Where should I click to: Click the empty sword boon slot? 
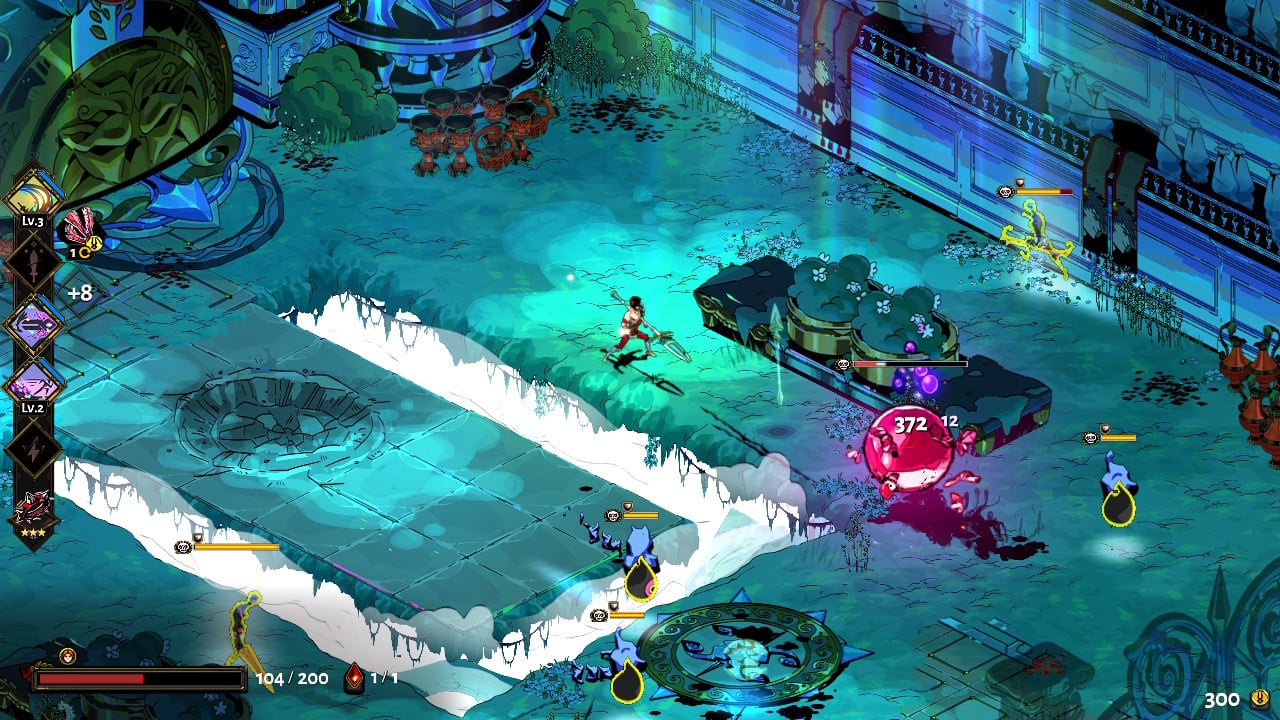(33, 265)
